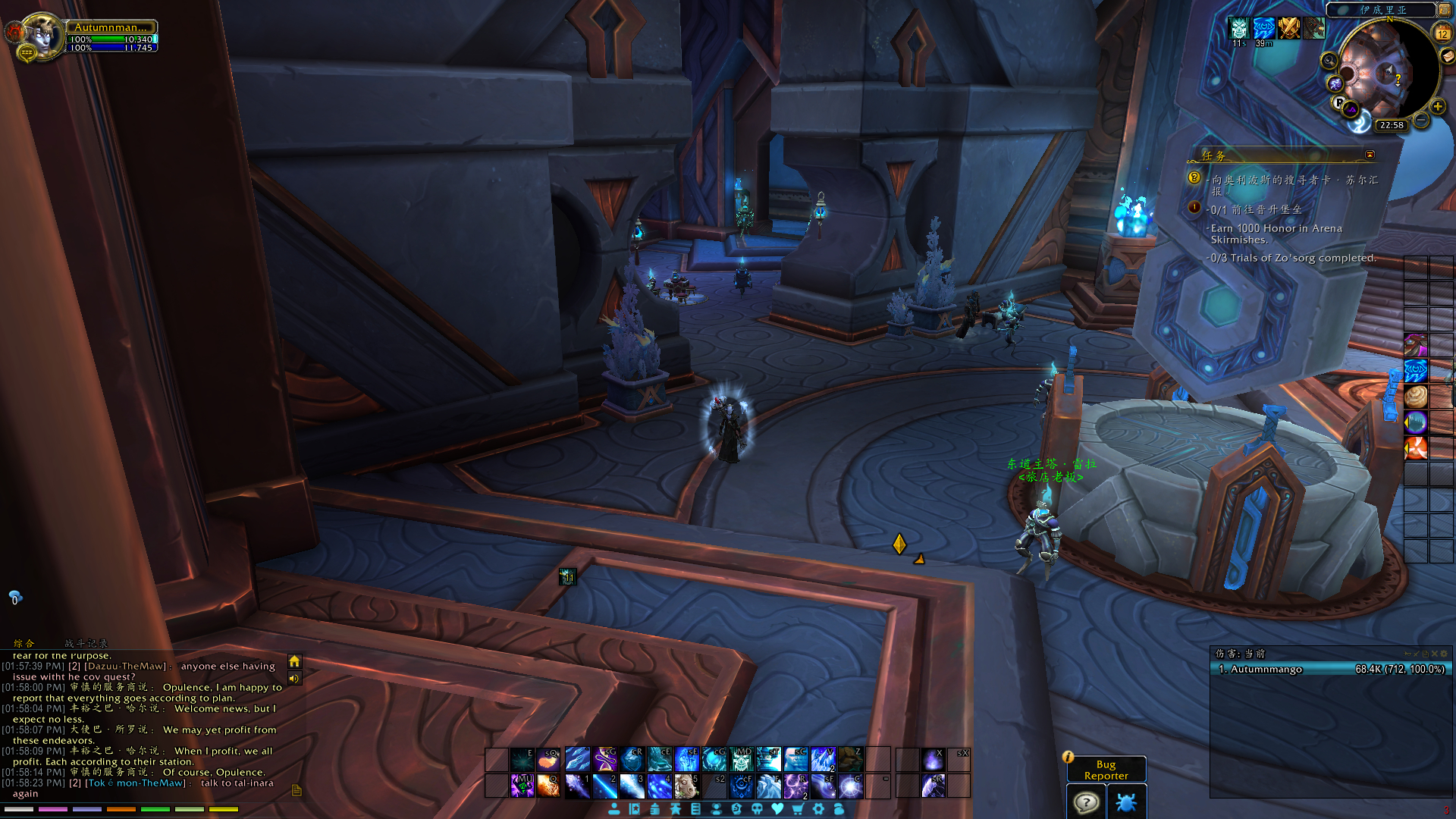This screenshot has width=1456, height=819.
Task: Open the damage meter gear settings
Action: tap(1443, 654)
